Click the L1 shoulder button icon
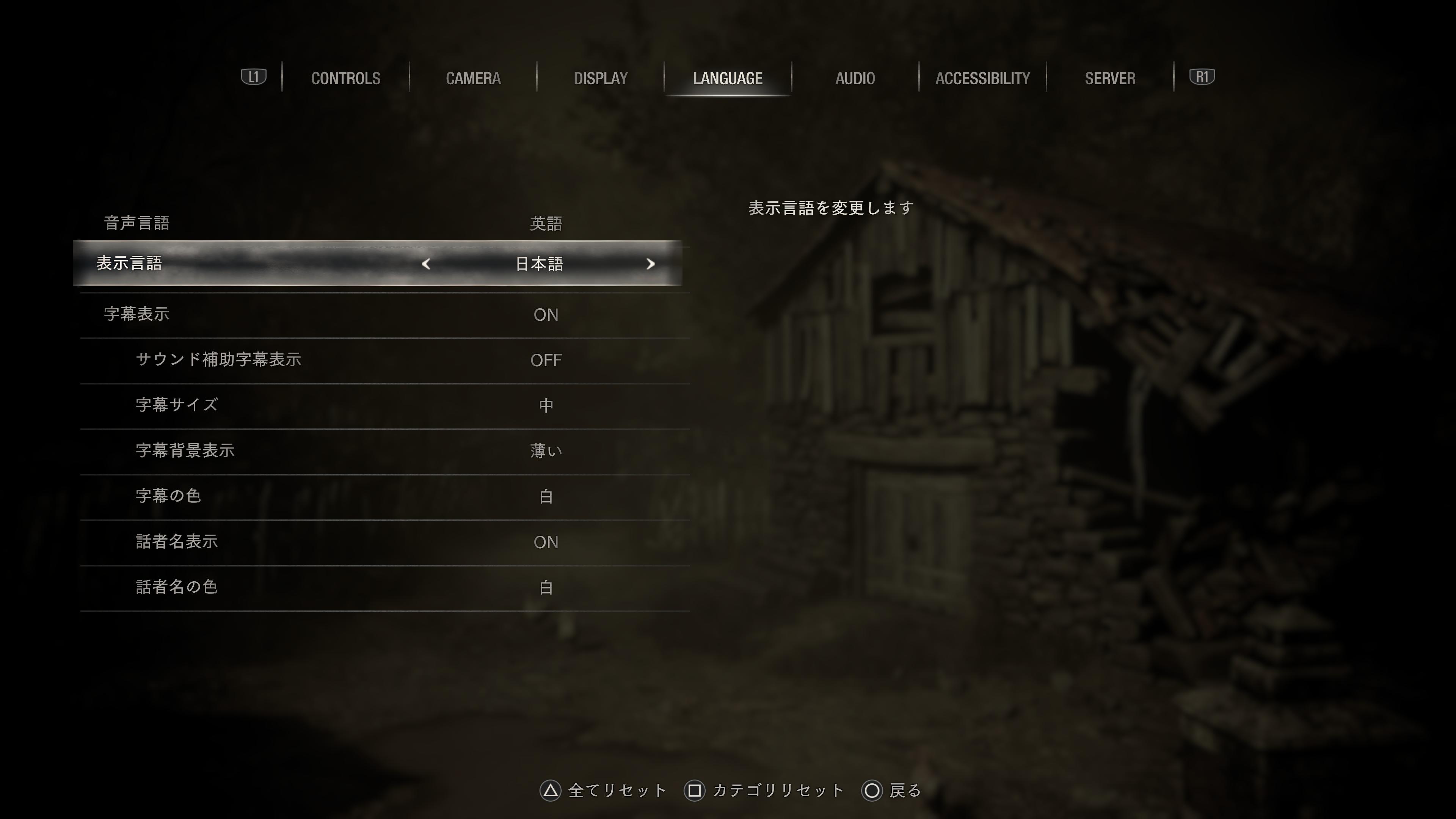The image size is (1456, 819). pos(253,77)
